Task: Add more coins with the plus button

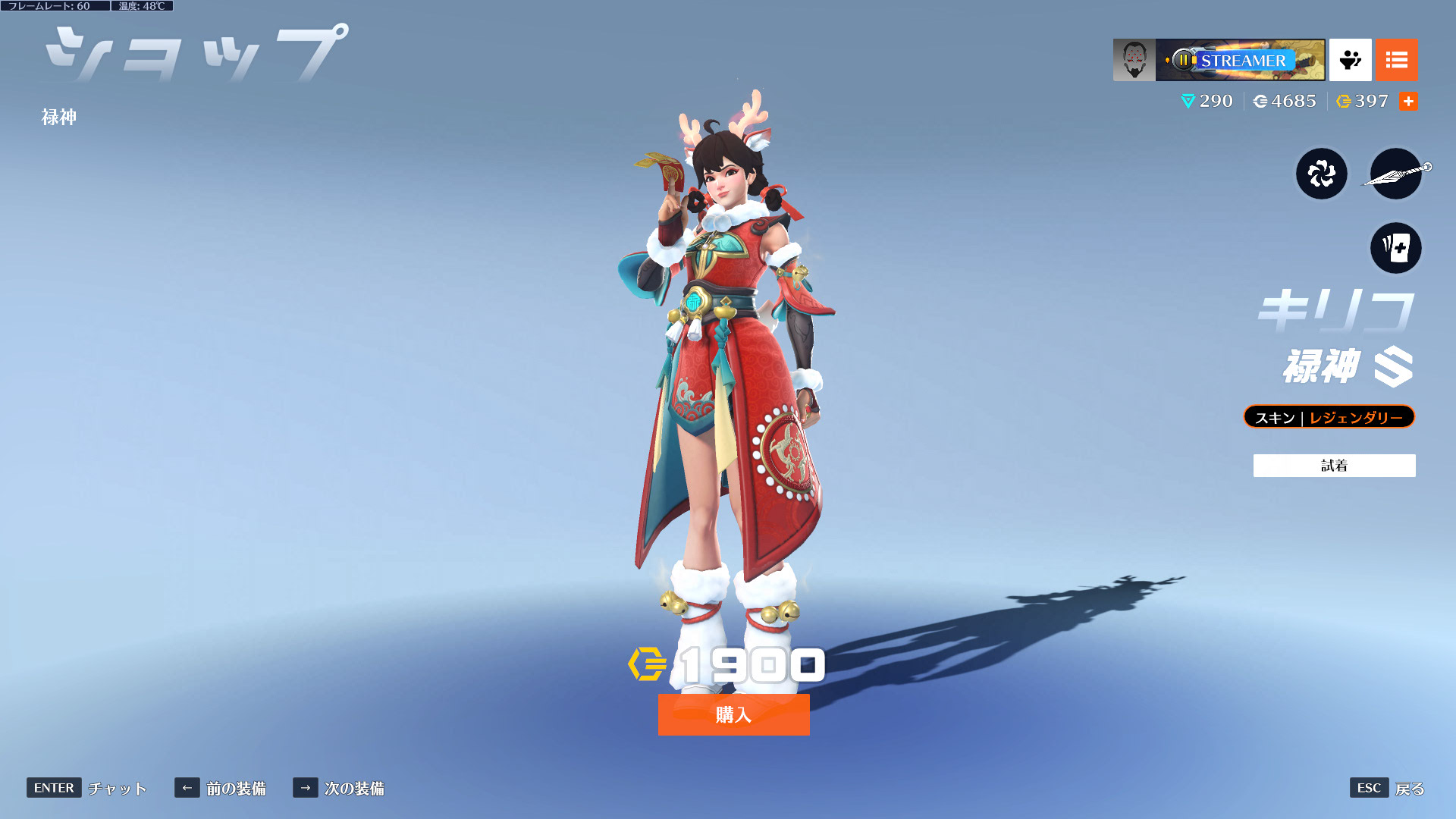Action: [x=1408, y=102]
